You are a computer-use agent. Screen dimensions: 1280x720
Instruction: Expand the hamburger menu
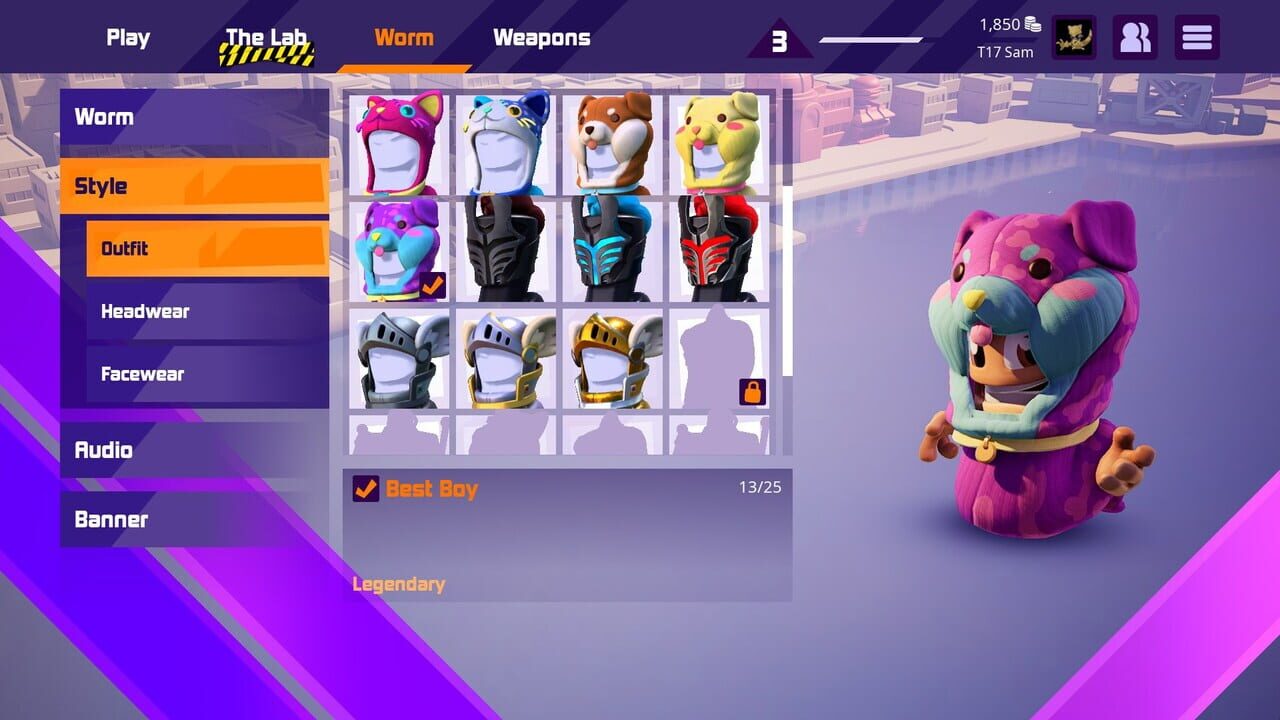coord(1197,37)
